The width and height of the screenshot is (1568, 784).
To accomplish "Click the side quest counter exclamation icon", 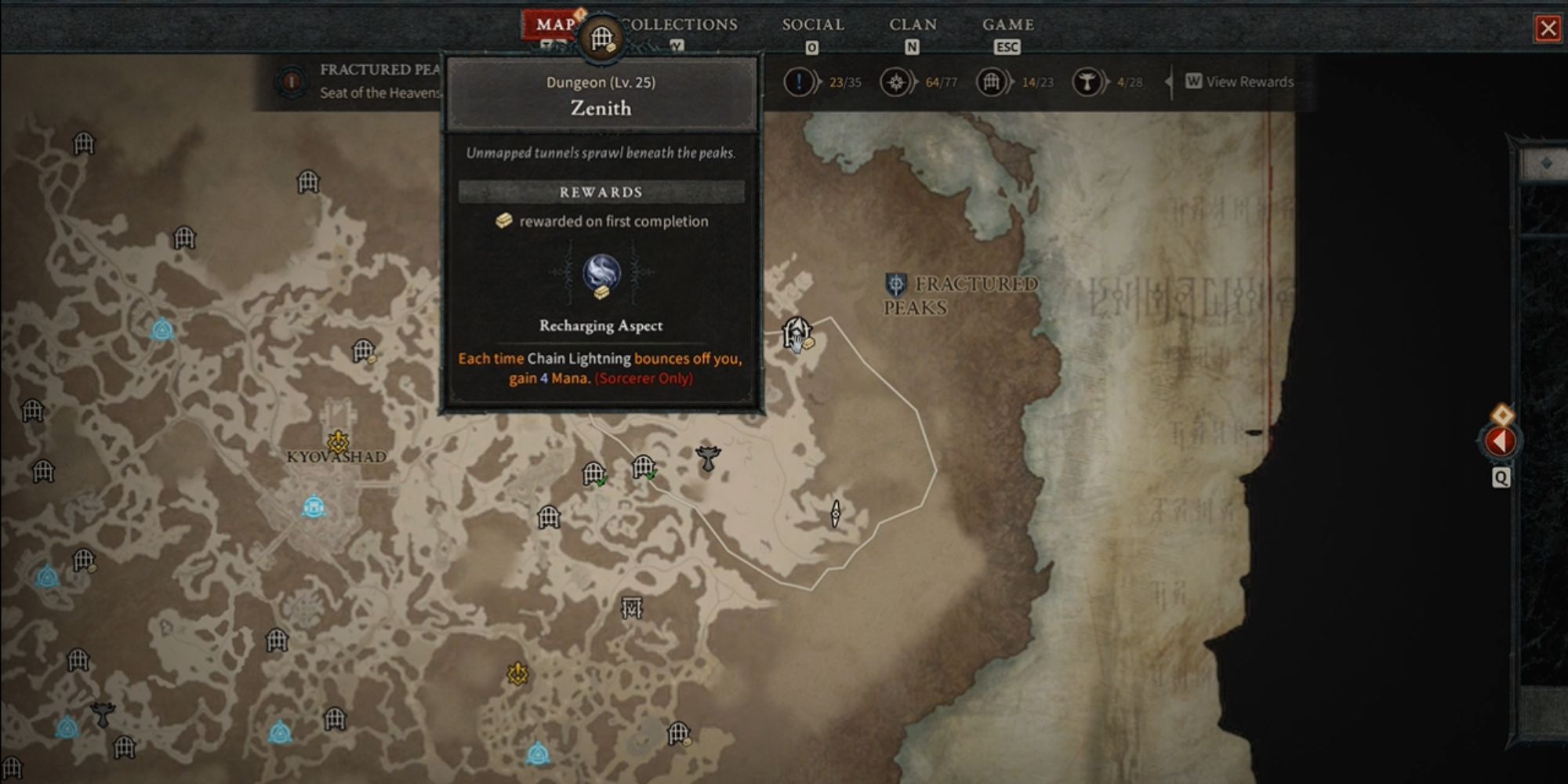I will 800,81.
